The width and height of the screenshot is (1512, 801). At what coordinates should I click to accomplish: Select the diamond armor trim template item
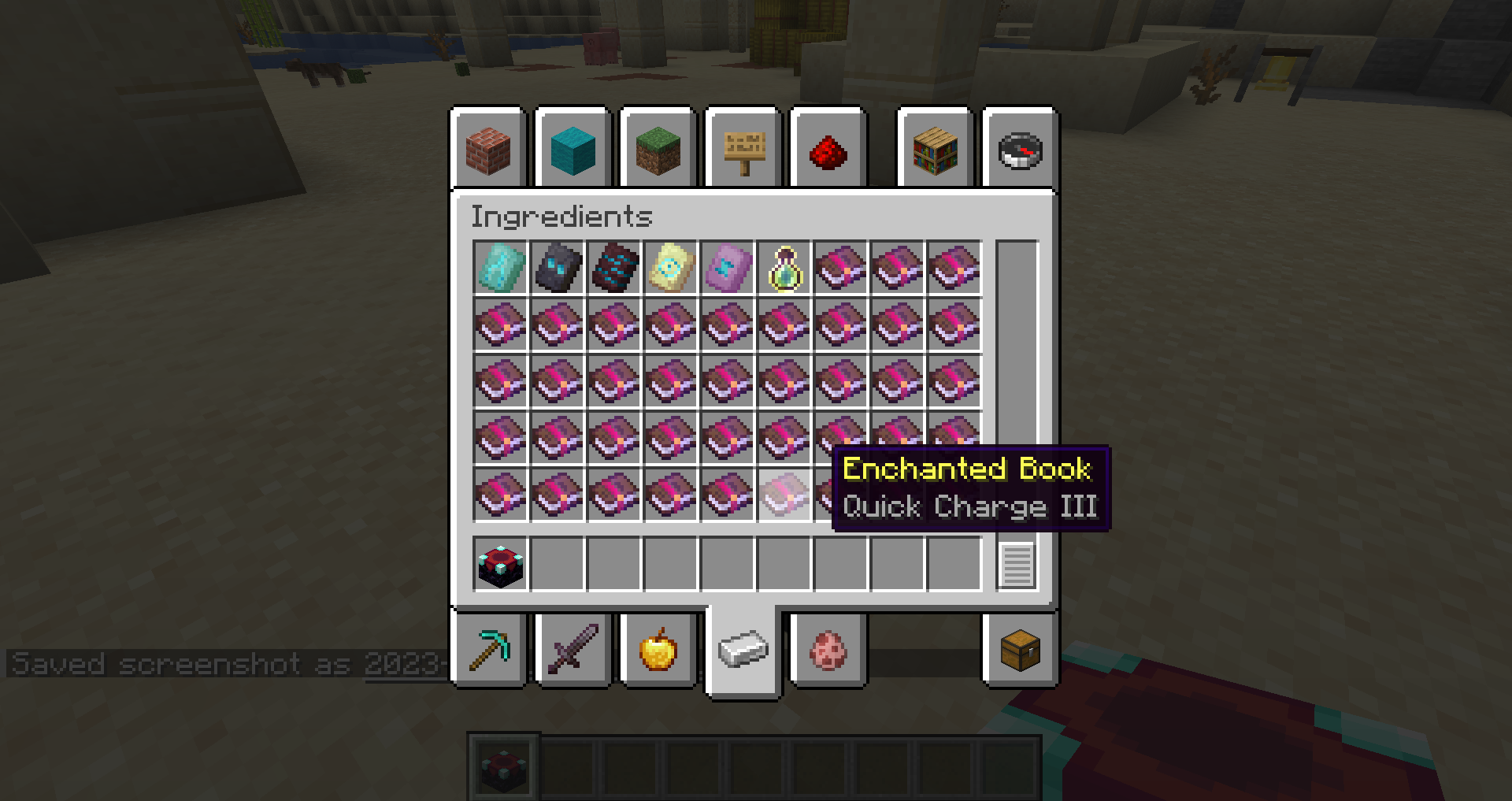[500, 267]
